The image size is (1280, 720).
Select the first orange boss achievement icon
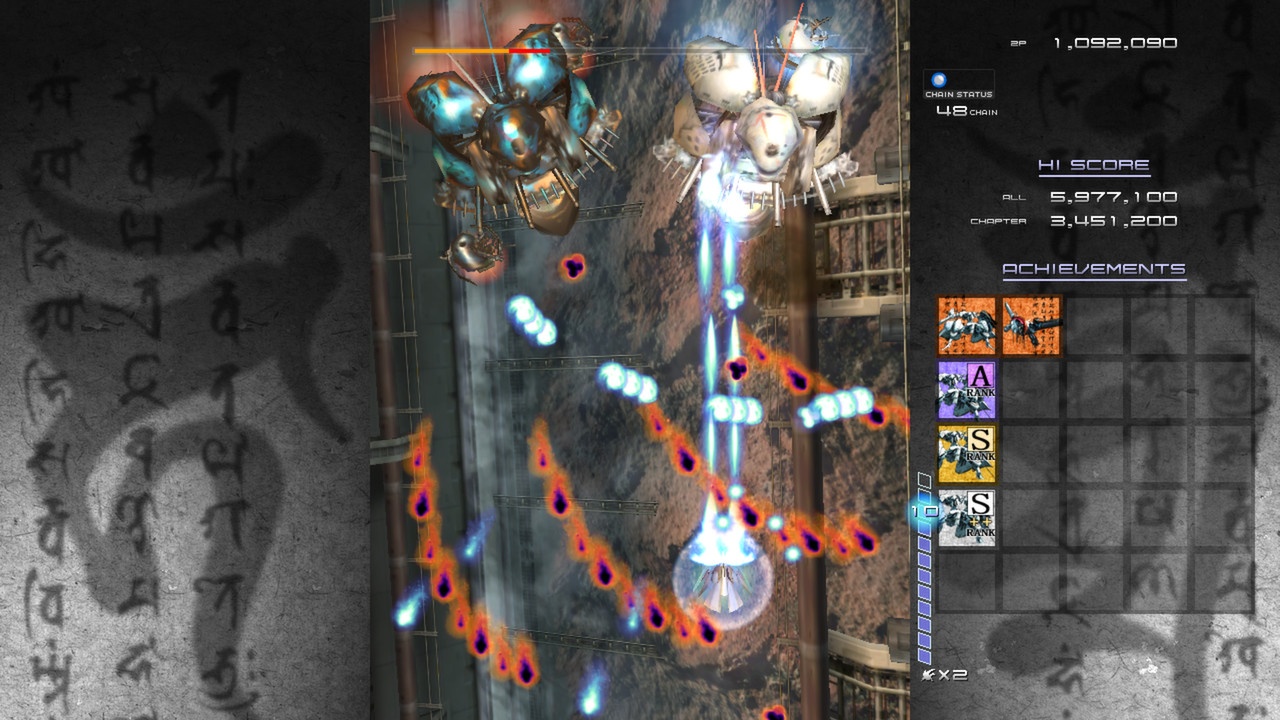coord(965,324)
